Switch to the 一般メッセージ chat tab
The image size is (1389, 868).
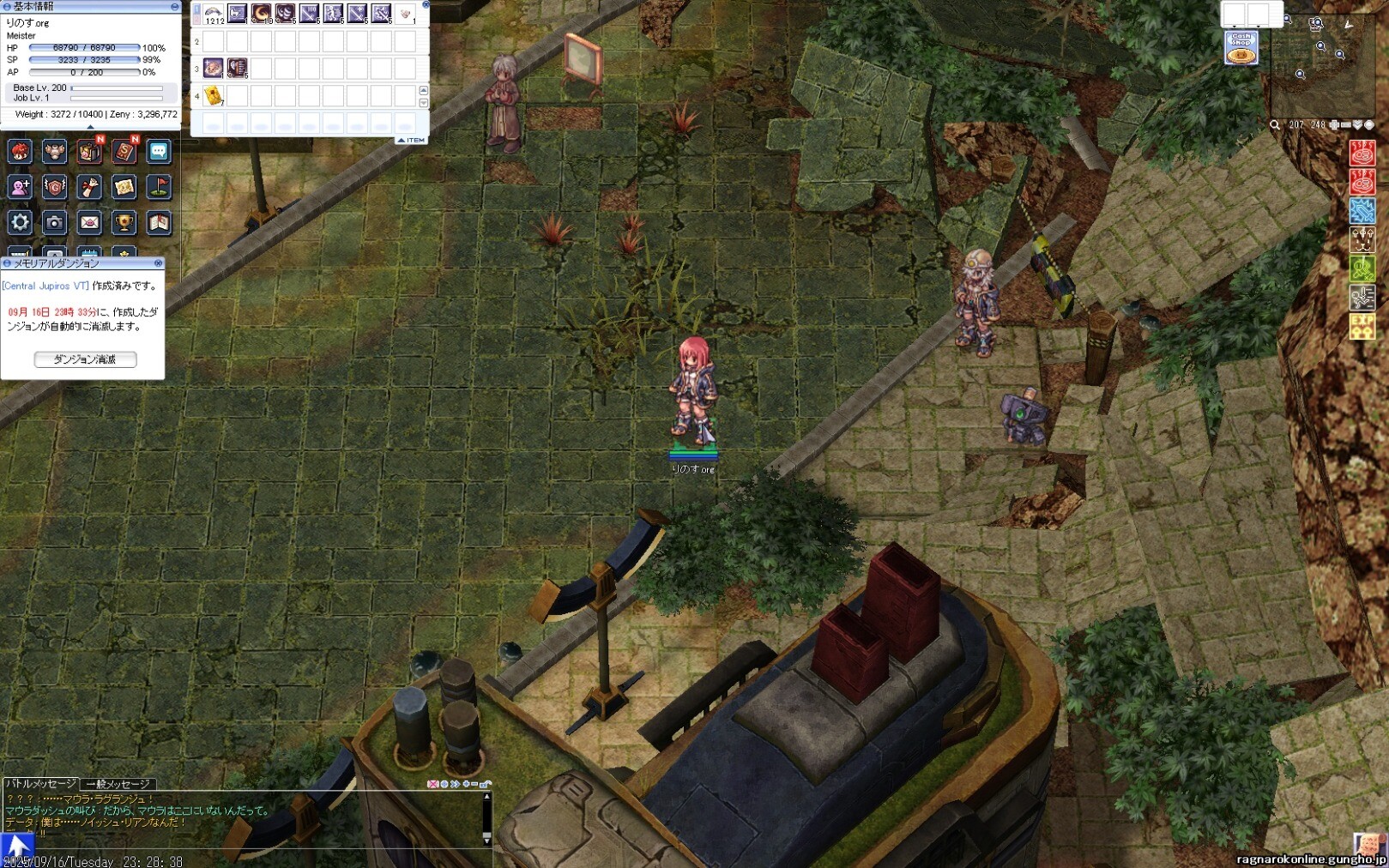(118, 784)
